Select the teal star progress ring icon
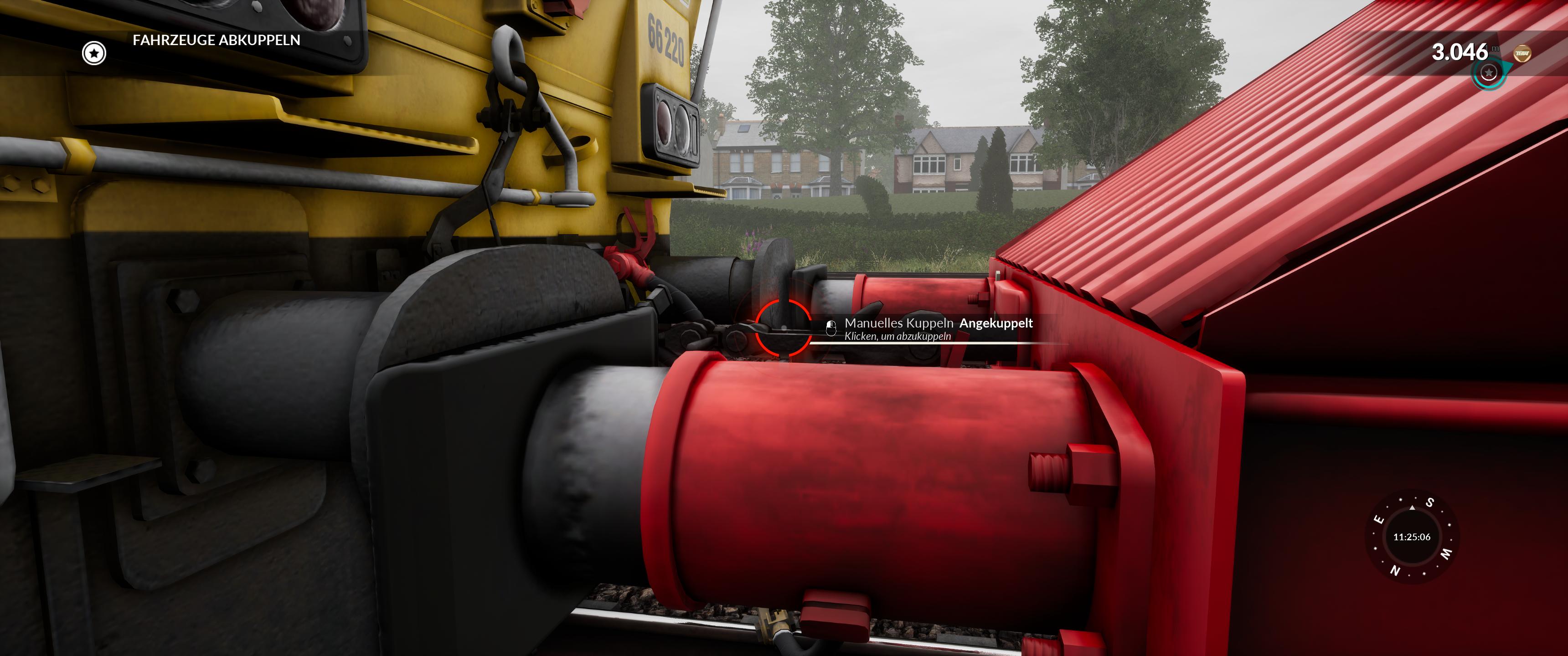 1488,73
